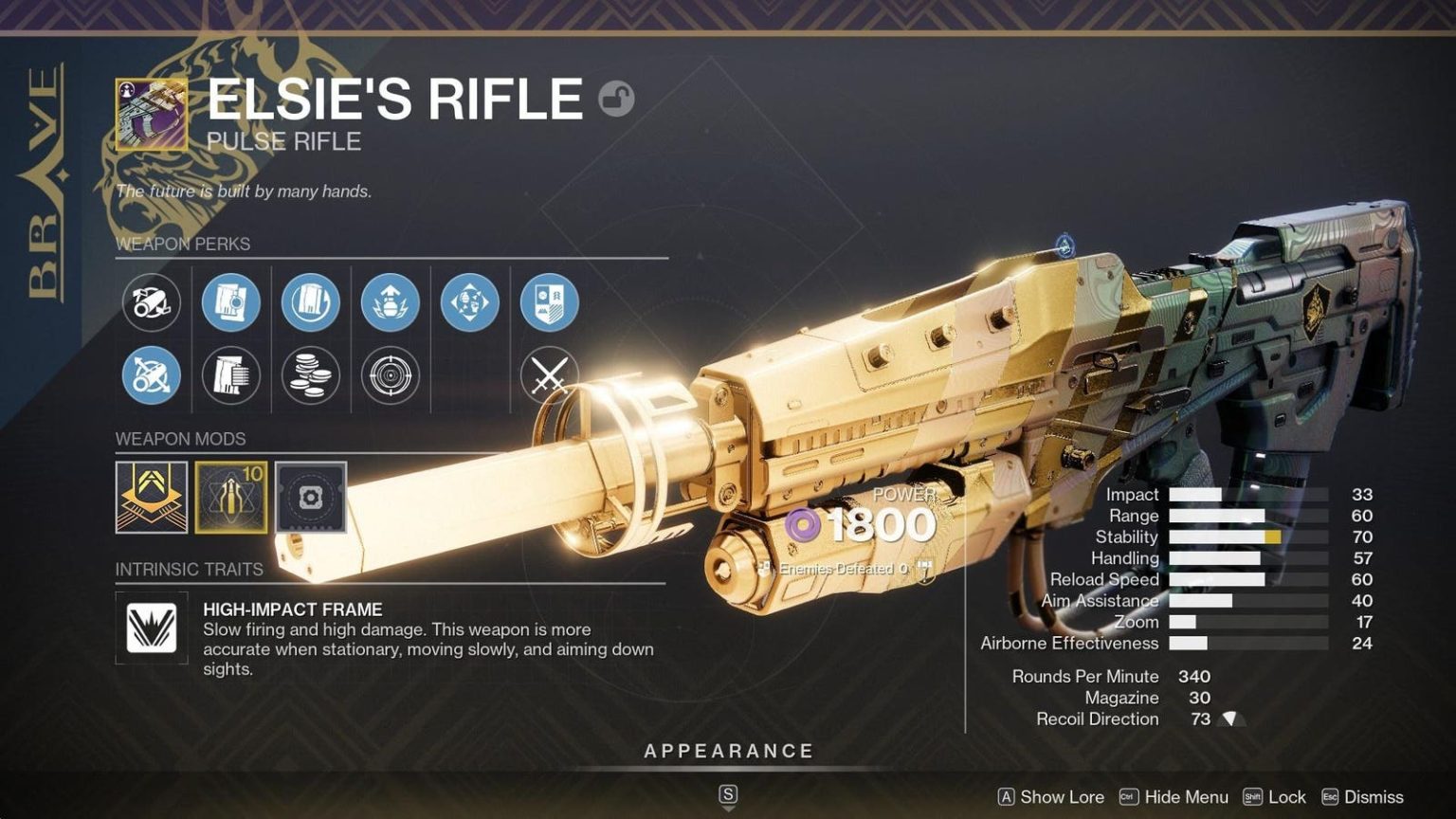Open the targeting reticle perk option
Image resolution: width=1456 pixels, height=819 pixels.
pyautogui.click(x=391, y=376)
